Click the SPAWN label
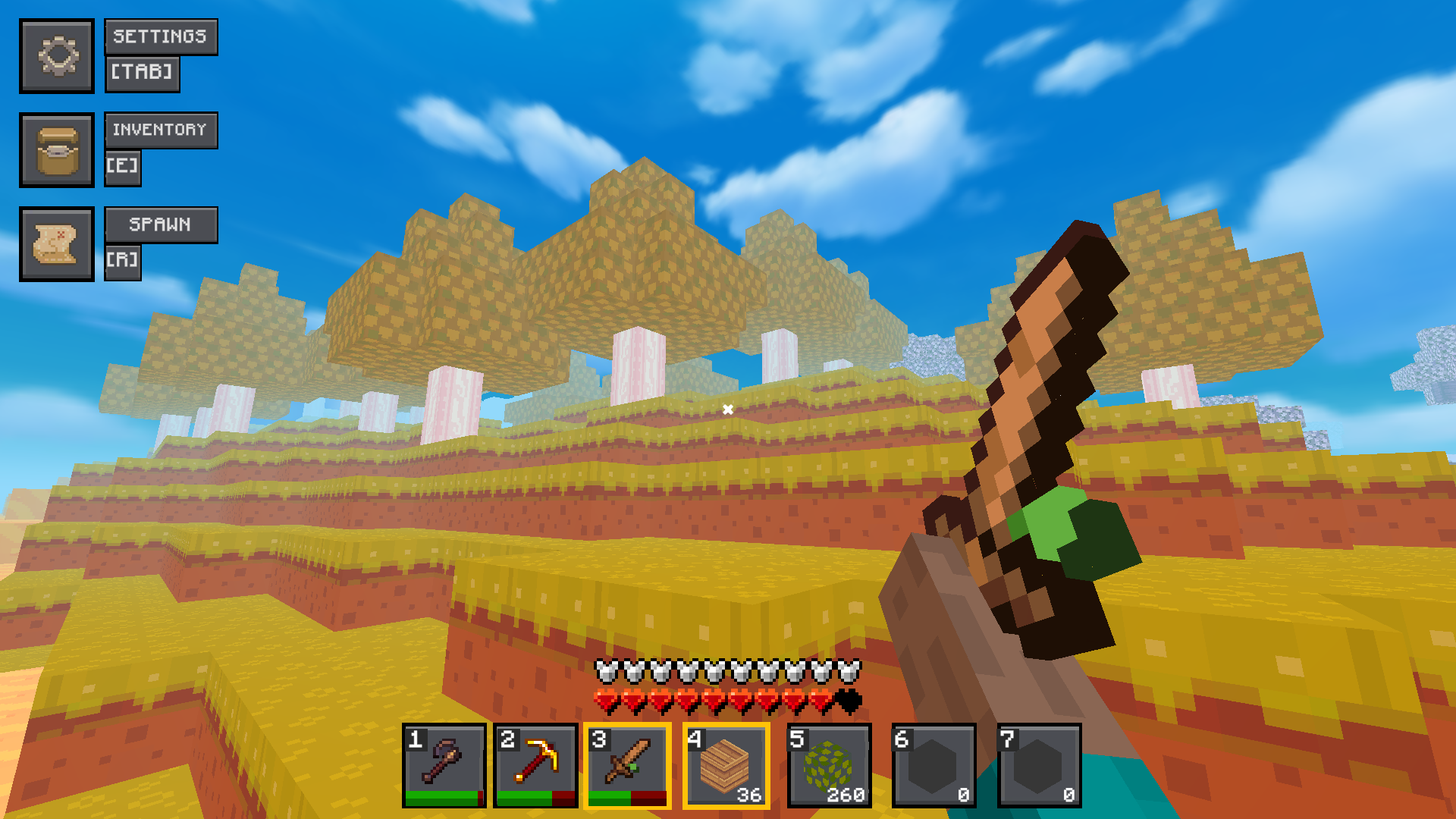Viewport: 1456px width, 819px height. pyautogui.click(x=161, y=224)
